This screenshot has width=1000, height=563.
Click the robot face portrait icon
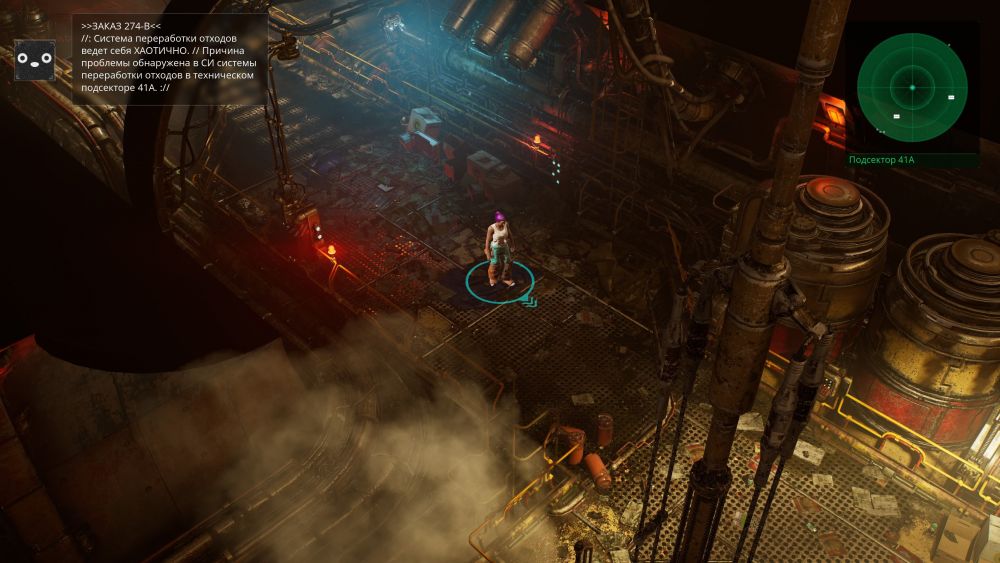tap(35, 60)
